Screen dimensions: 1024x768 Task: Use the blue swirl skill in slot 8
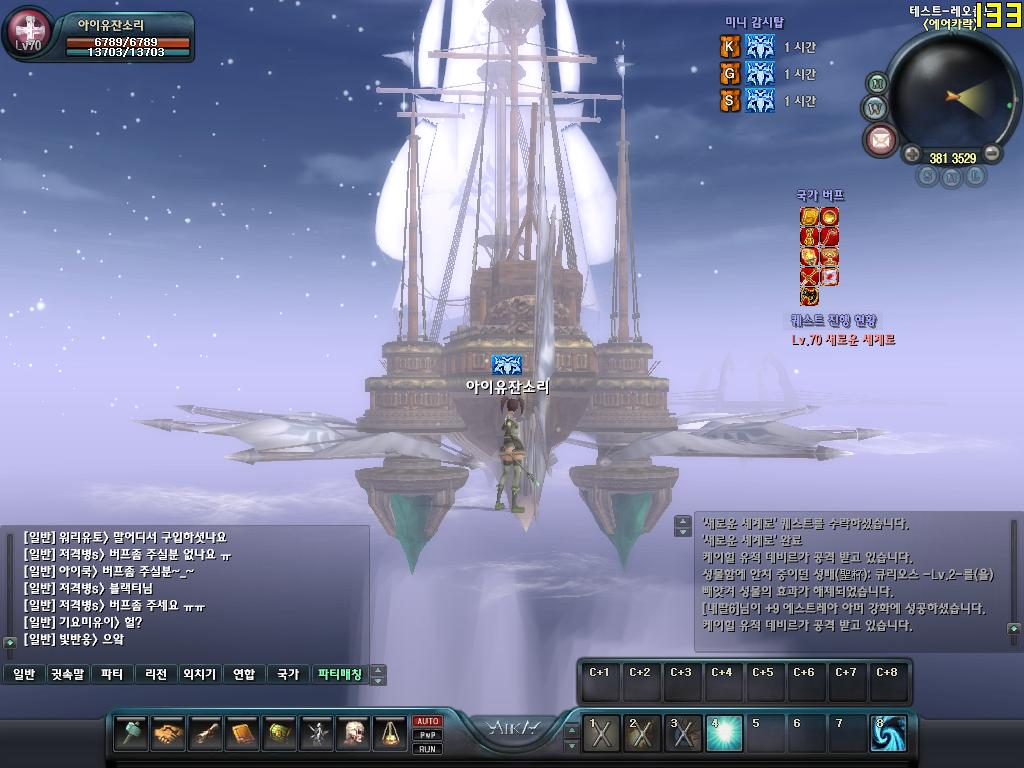(x=888, y=734)
